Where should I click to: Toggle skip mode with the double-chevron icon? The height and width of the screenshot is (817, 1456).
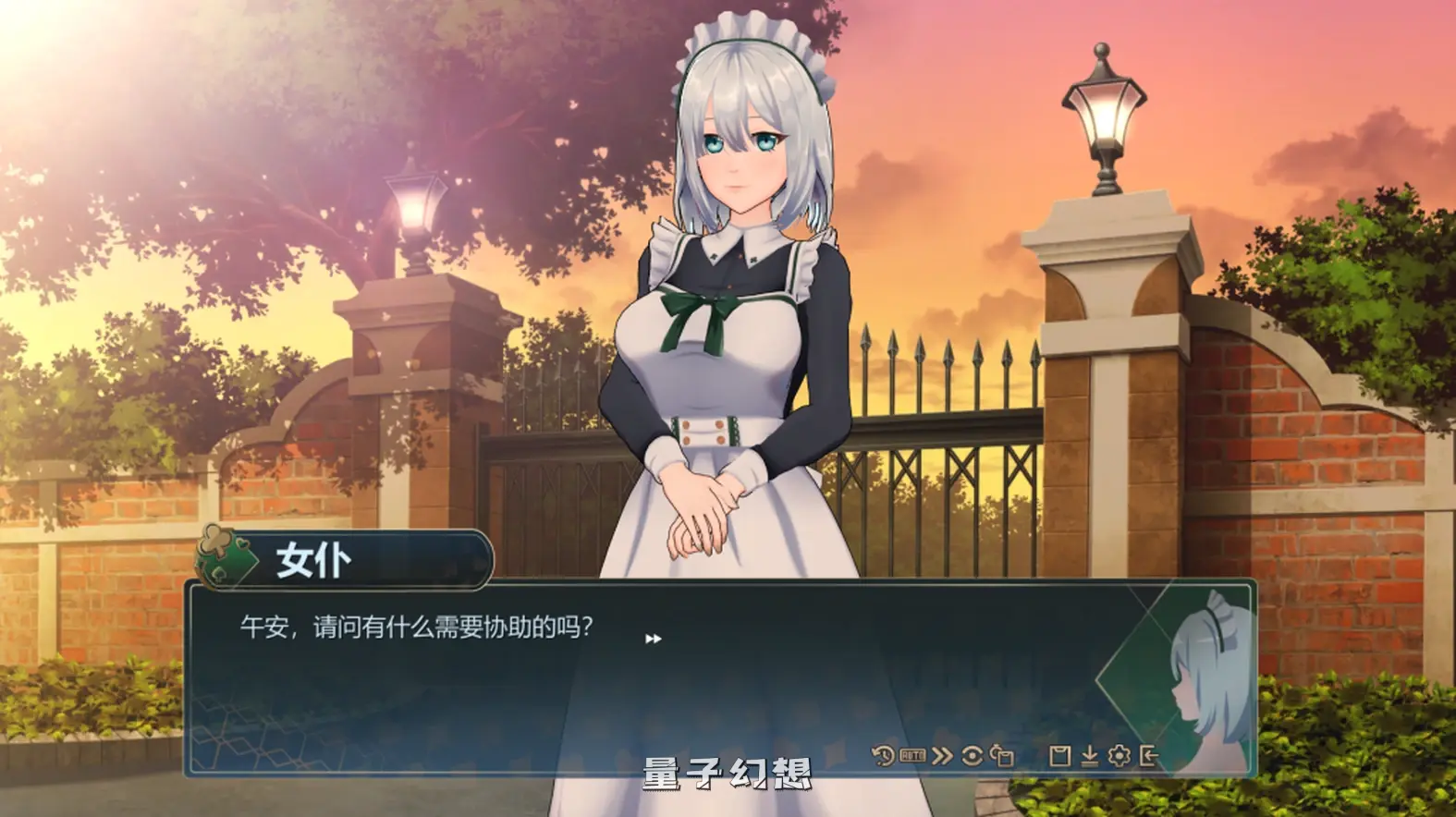point(941,755)
